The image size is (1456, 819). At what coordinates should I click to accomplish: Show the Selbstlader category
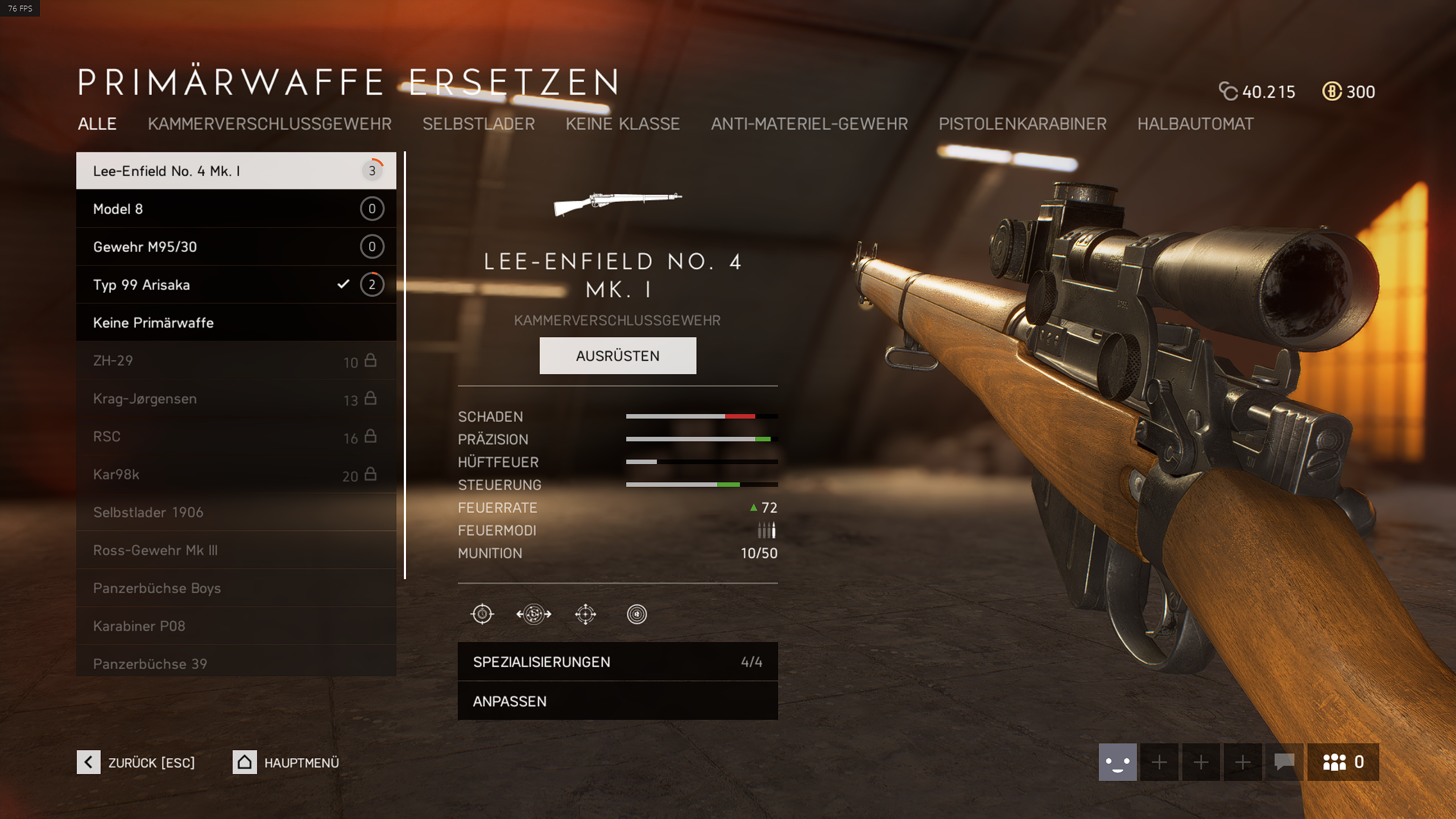point(478,124)
